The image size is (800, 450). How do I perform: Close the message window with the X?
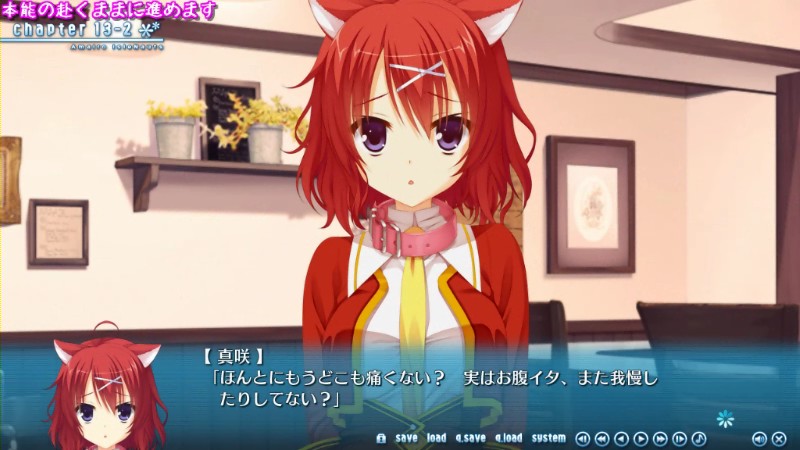tap(779, 438)
